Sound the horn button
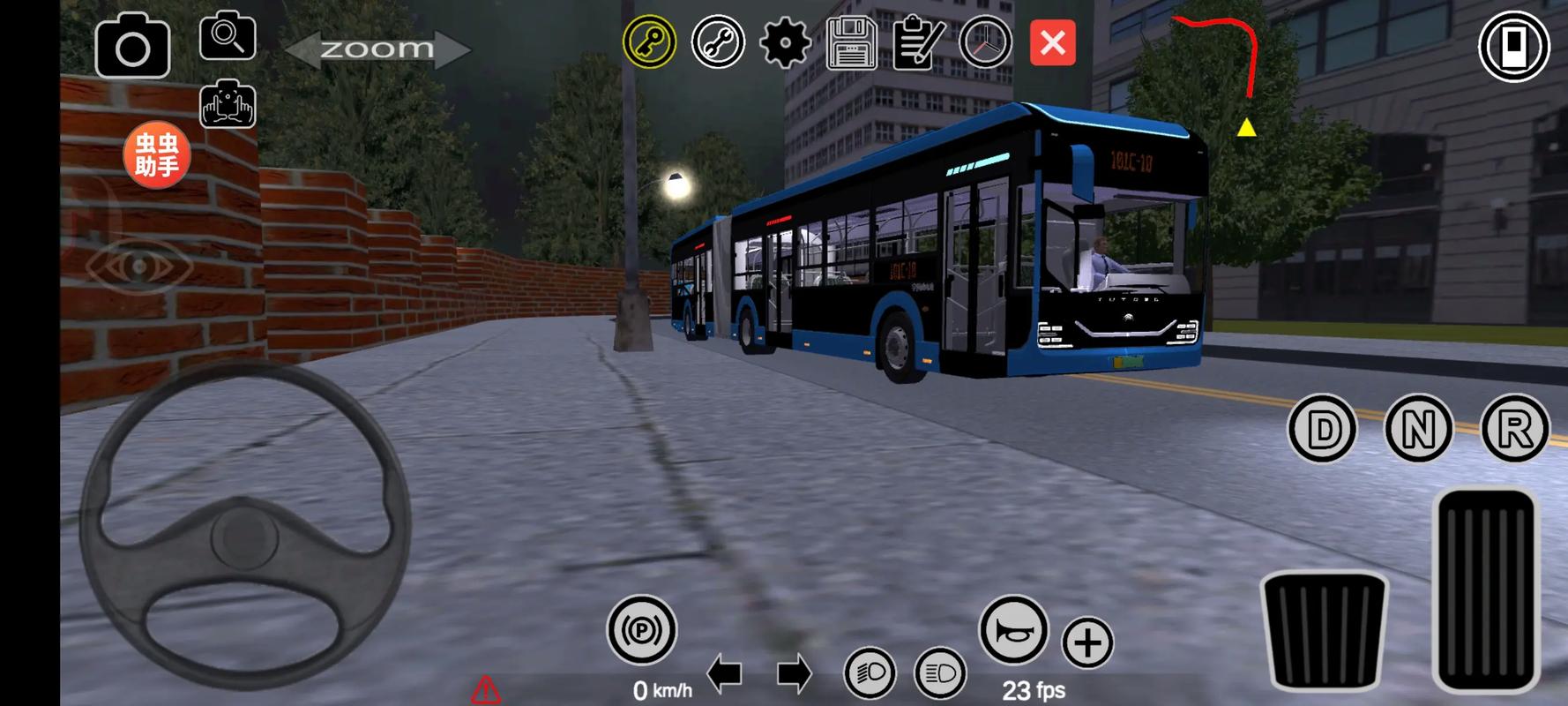This screenshot has height=706, width=1568. point(1013,630)
